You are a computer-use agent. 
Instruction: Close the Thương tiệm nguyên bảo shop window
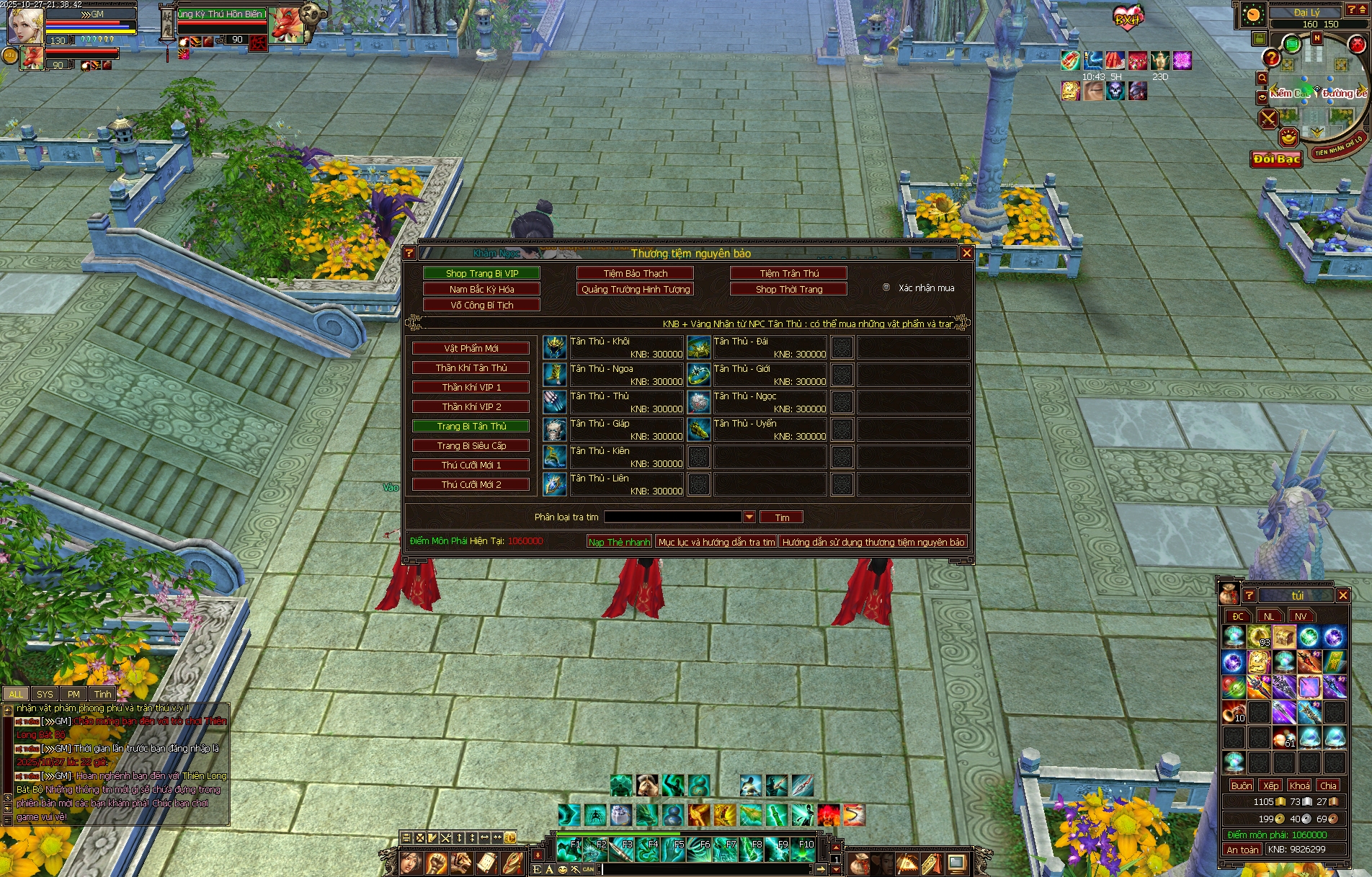(x=966, y=253)
